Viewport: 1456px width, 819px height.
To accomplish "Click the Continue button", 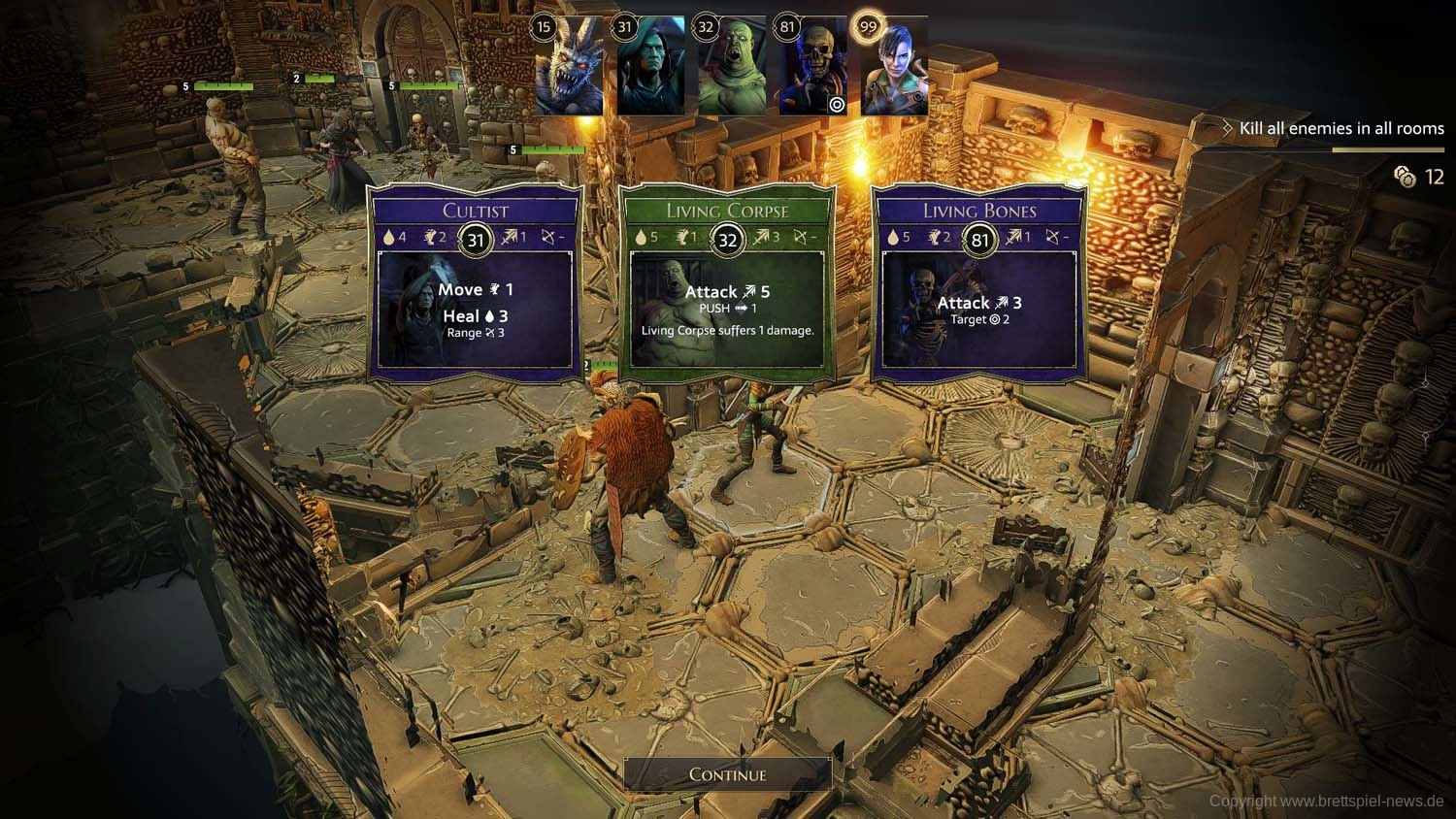I will tap(727, 774).
